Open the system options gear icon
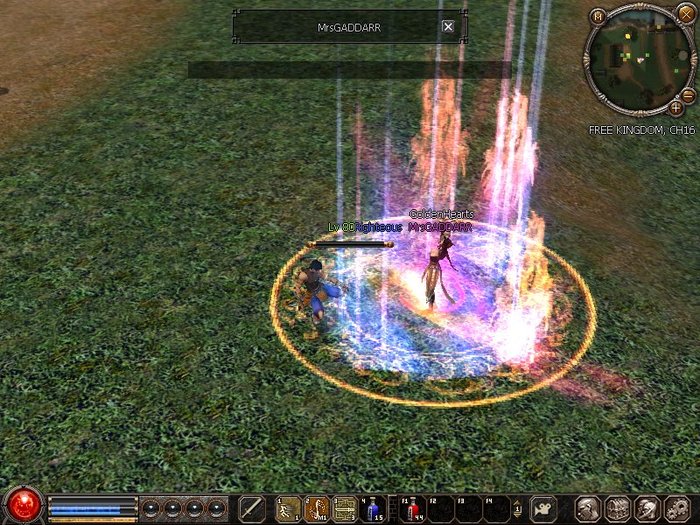700x525 pixels. [678, 508]
